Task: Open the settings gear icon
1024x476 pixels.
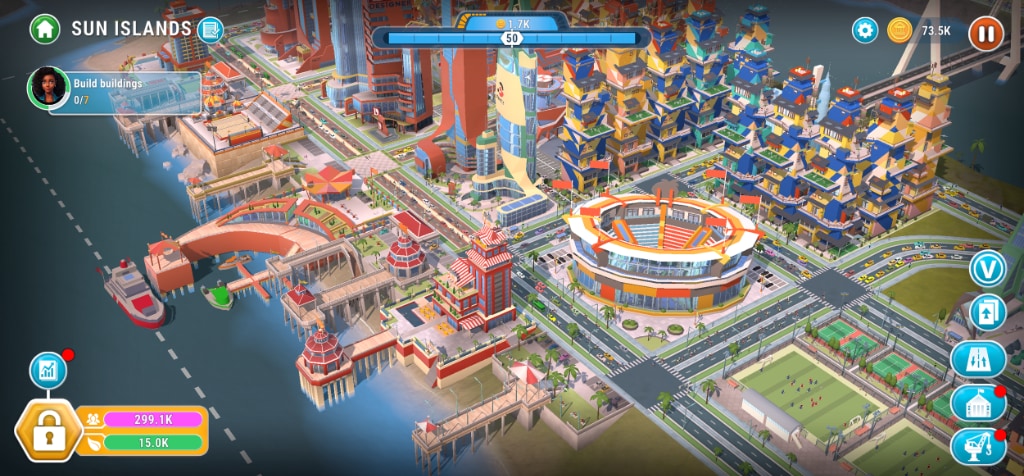Action: point(865,30)
